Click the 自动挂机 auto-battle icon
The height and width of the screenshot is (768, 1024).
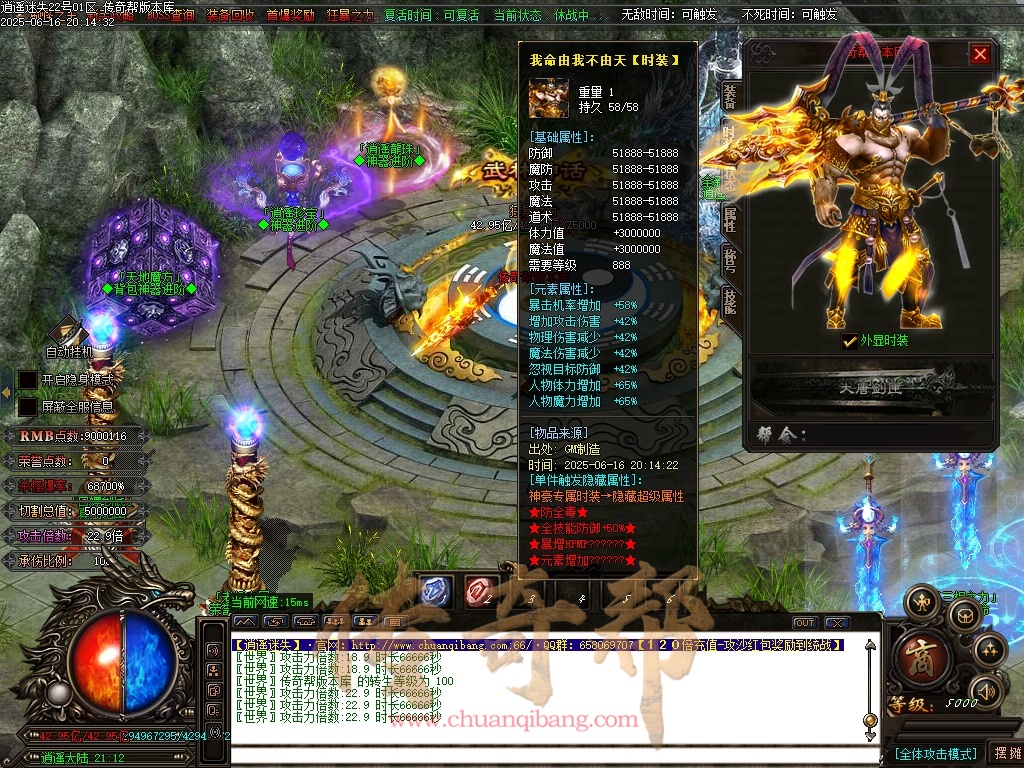point(69,335)
